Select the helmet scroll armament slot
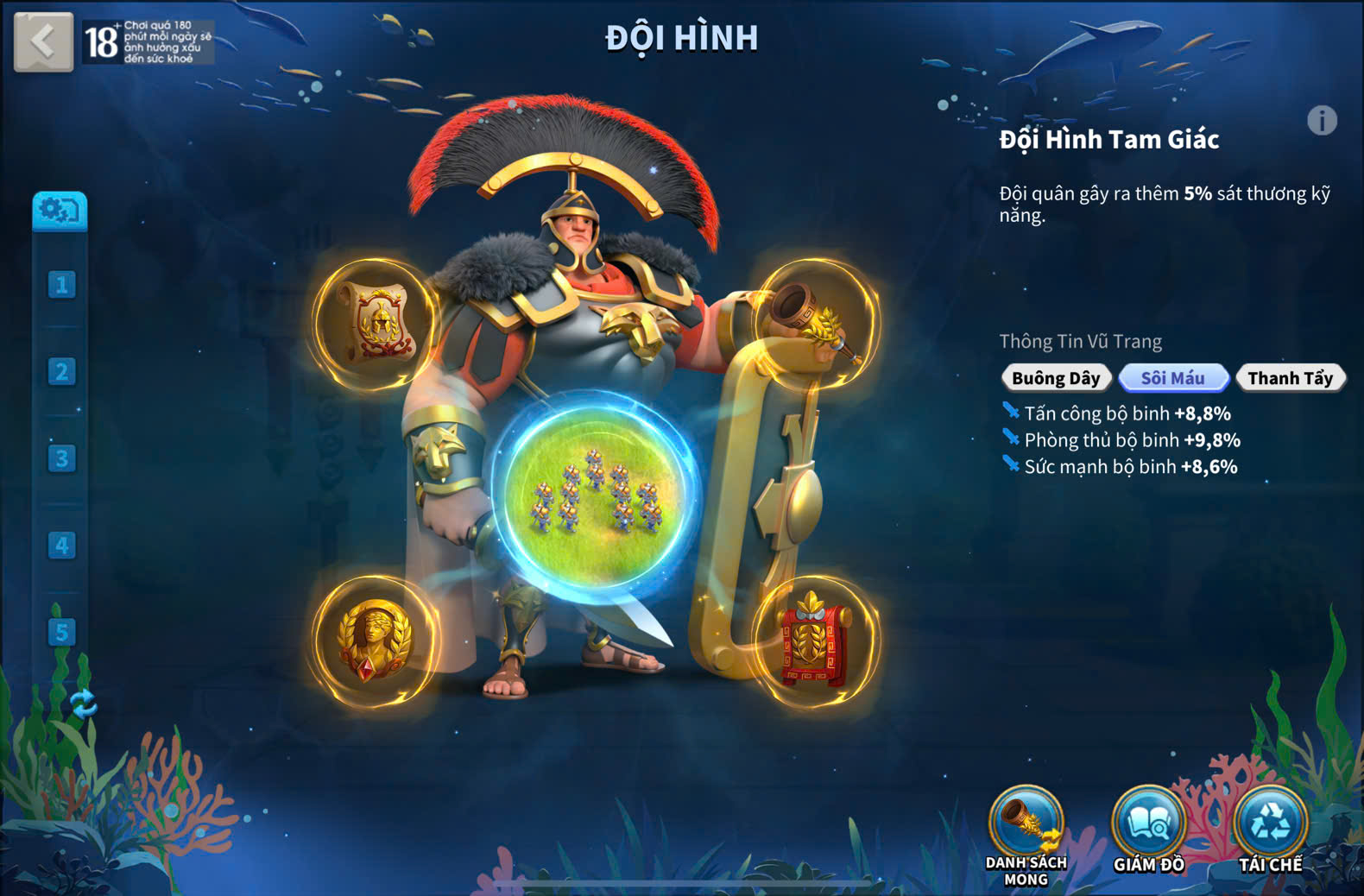The image size is (1364, 896). click(x=376, y=324)
